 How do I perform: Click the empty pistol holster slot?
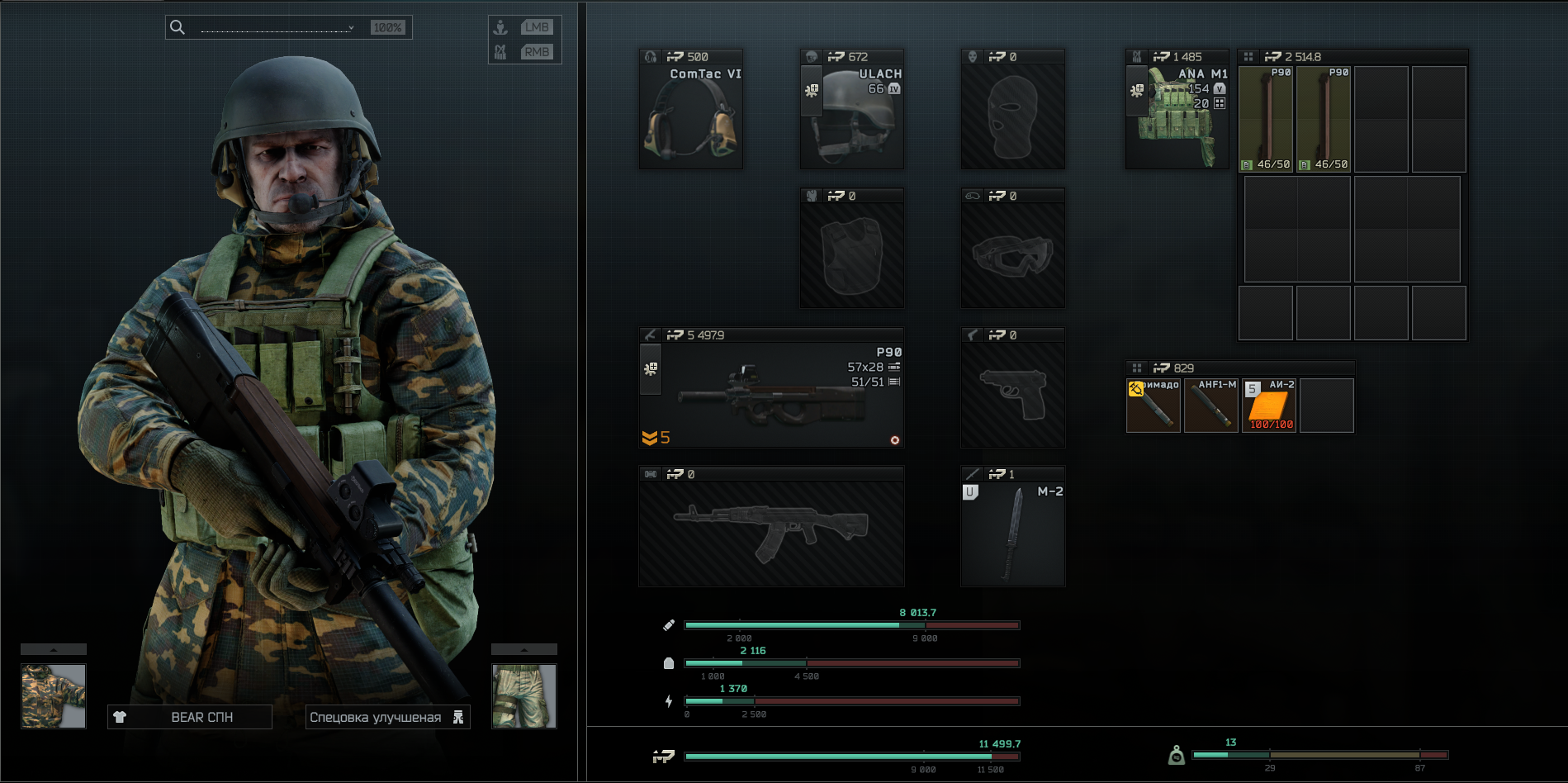[1012, 396]
